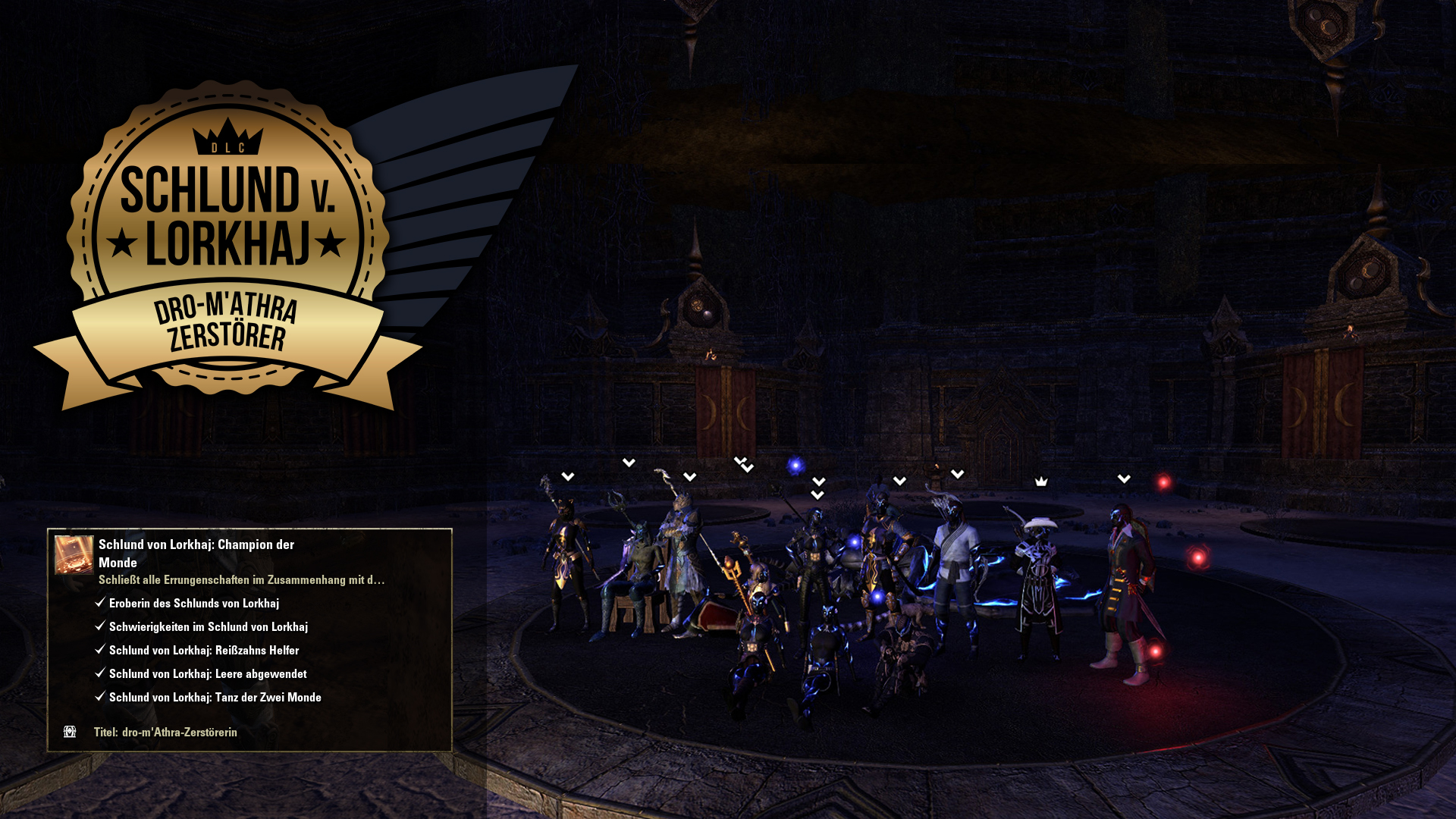The height and width of the screenshot is (819, 1456).
Task: Click the dro-m'Athra-Zerstörerin title reward
Action: click(x=179, y=733)
